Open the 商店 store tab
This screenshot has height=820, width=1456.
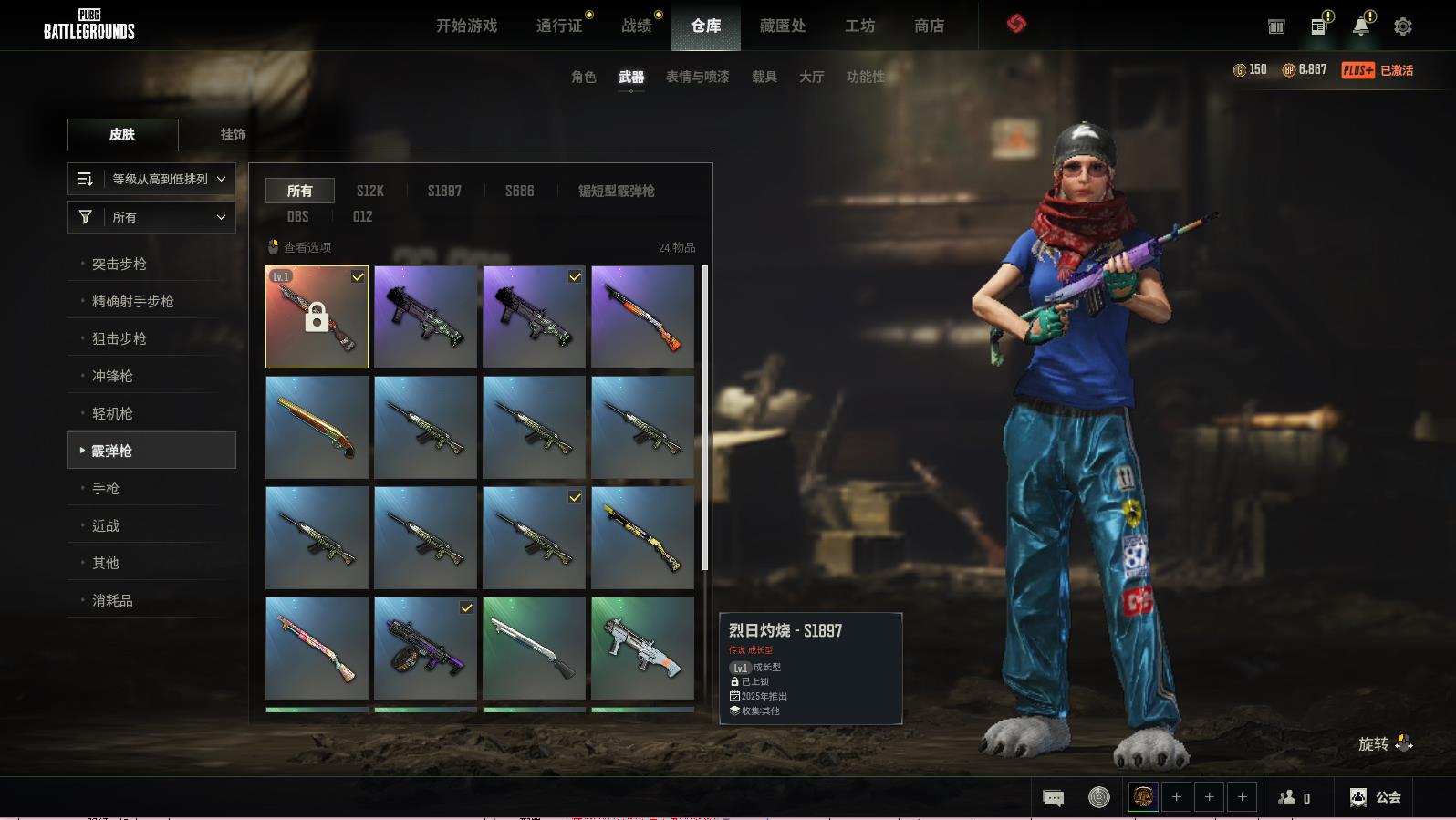click(929, 26)
